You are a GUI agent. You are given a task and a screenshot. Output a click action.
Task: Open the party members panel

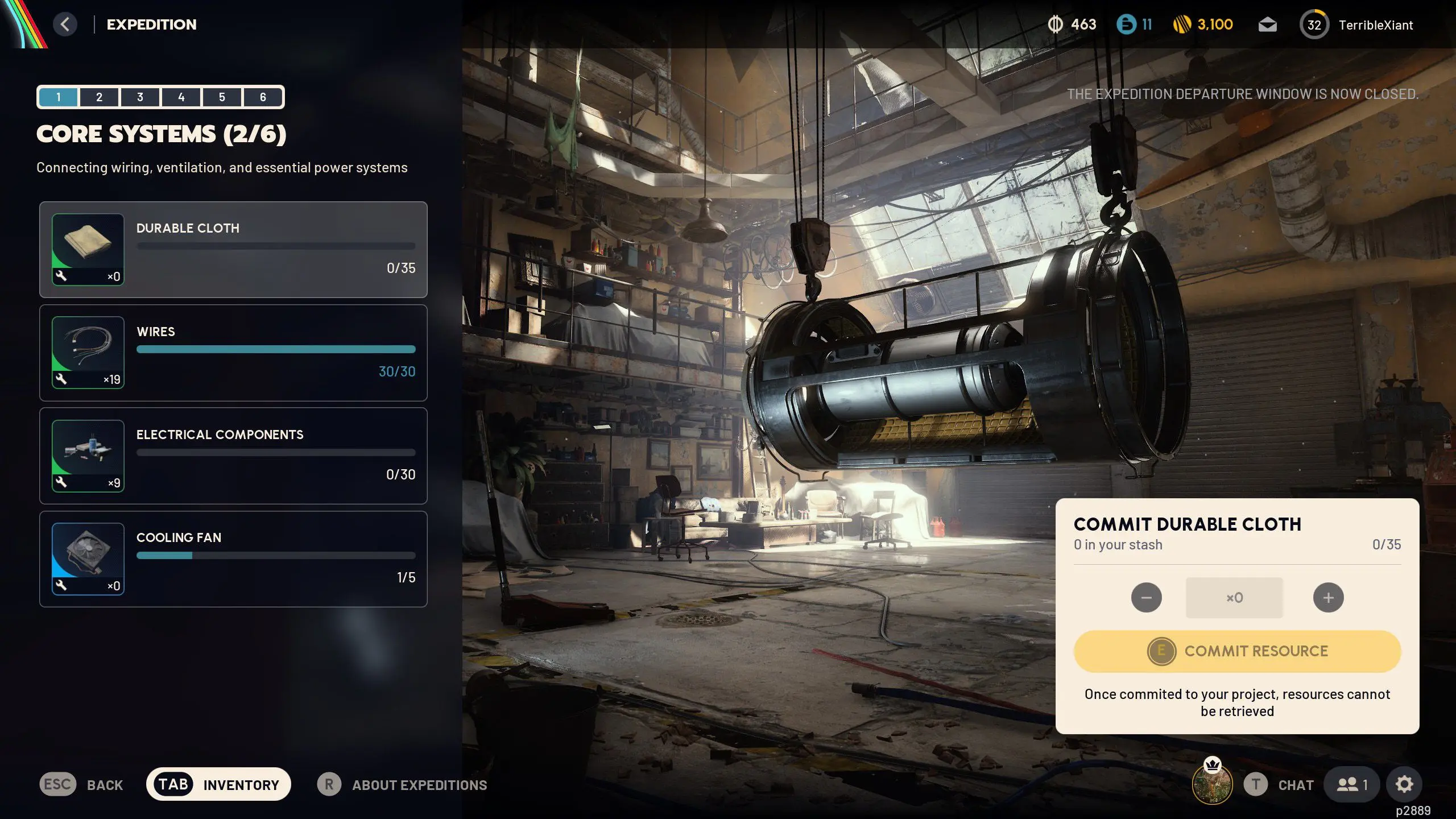[1352, 784]
